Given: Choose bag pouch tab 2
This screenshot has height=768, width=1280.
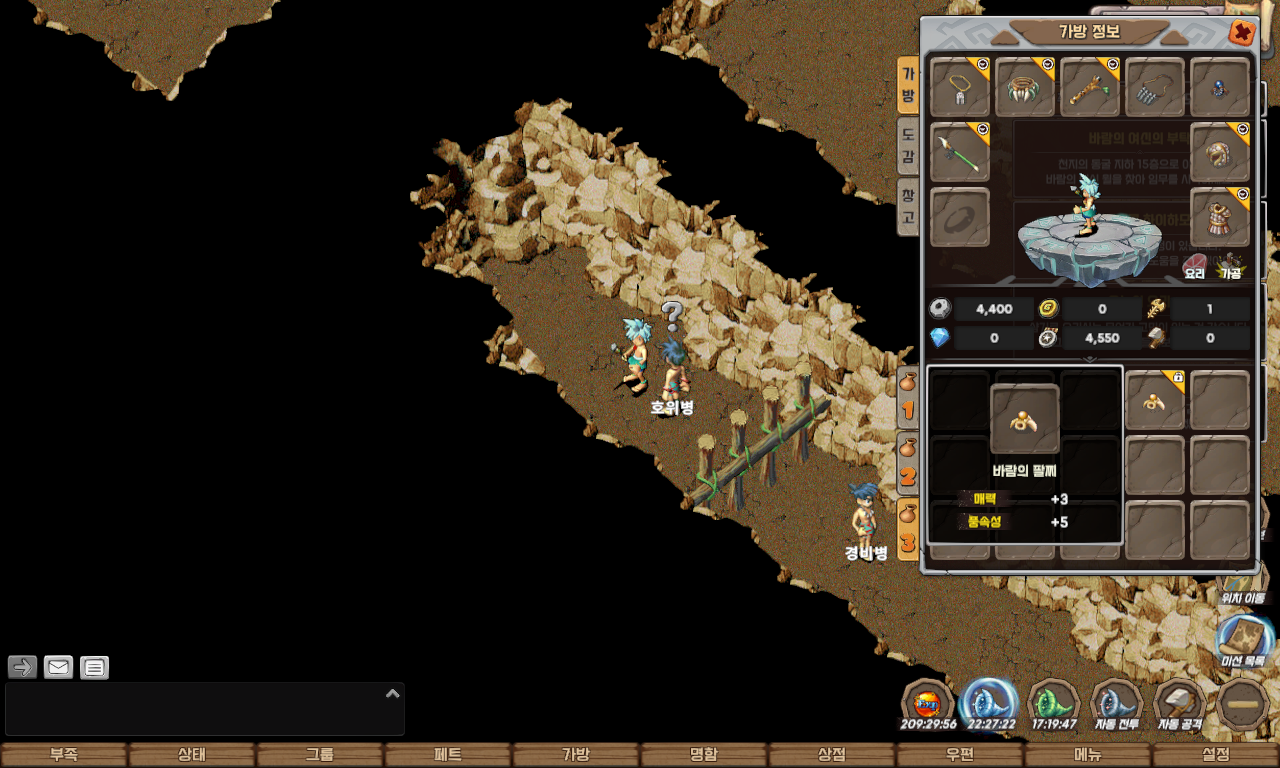Looking at the screenshot, I should coord(908,464).
